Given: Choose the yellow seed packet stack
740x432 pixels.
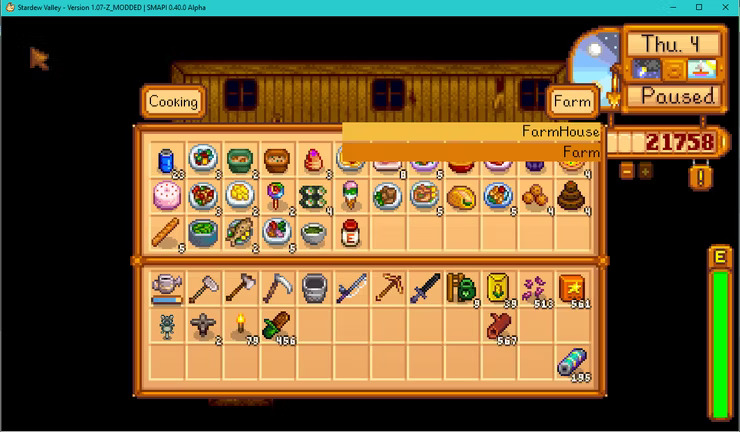Looking at the screenshot, I should tap(498, 288).
